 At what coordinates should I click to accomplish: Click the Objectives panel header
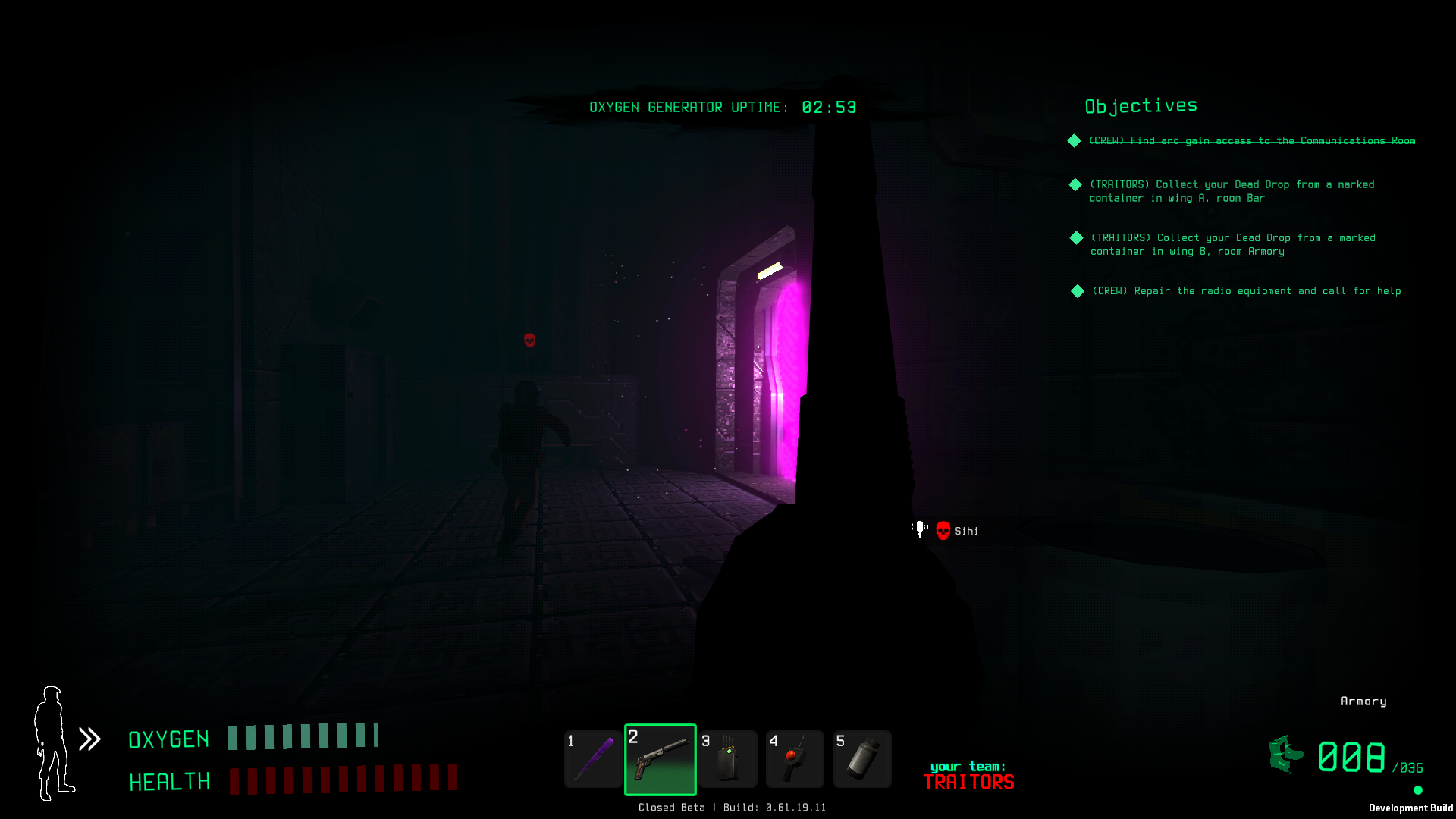coord(1141,106)
